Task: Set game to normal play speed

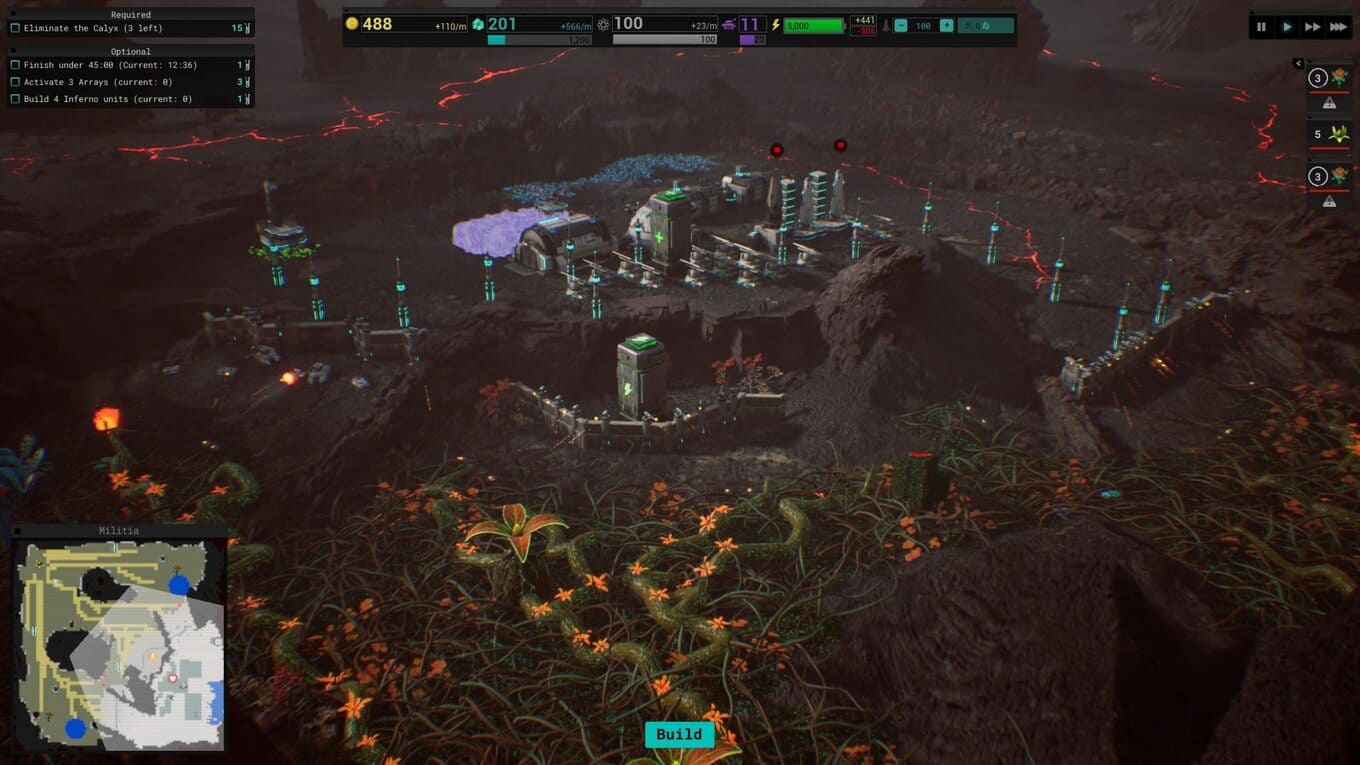Action: 1287,27
